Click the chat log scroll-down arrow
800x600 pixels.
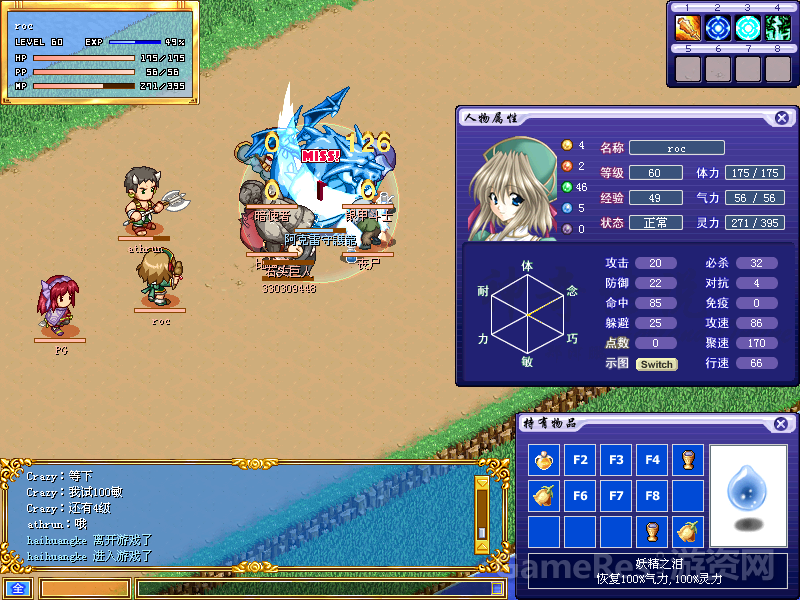pyautogui.click(x=482, y=546)
